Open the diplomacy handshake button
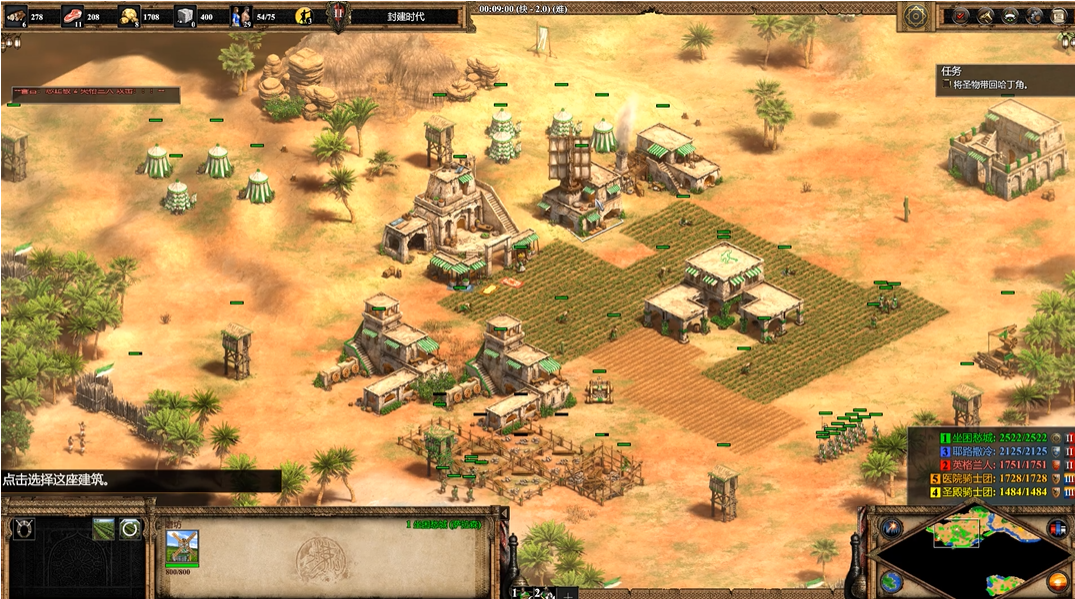 click(x=1010, y=16)
